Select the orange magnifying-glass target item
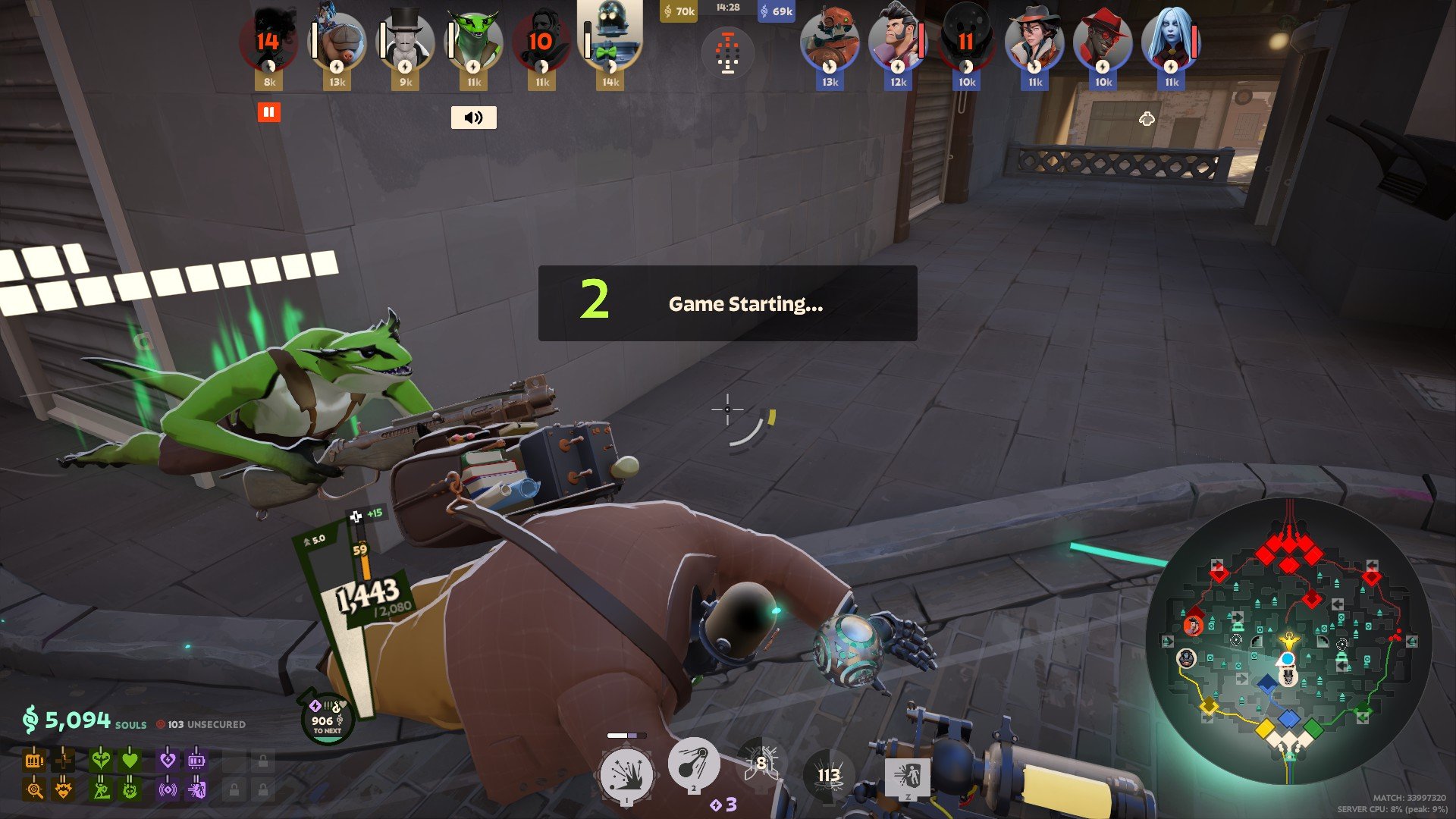 [34, 790]
